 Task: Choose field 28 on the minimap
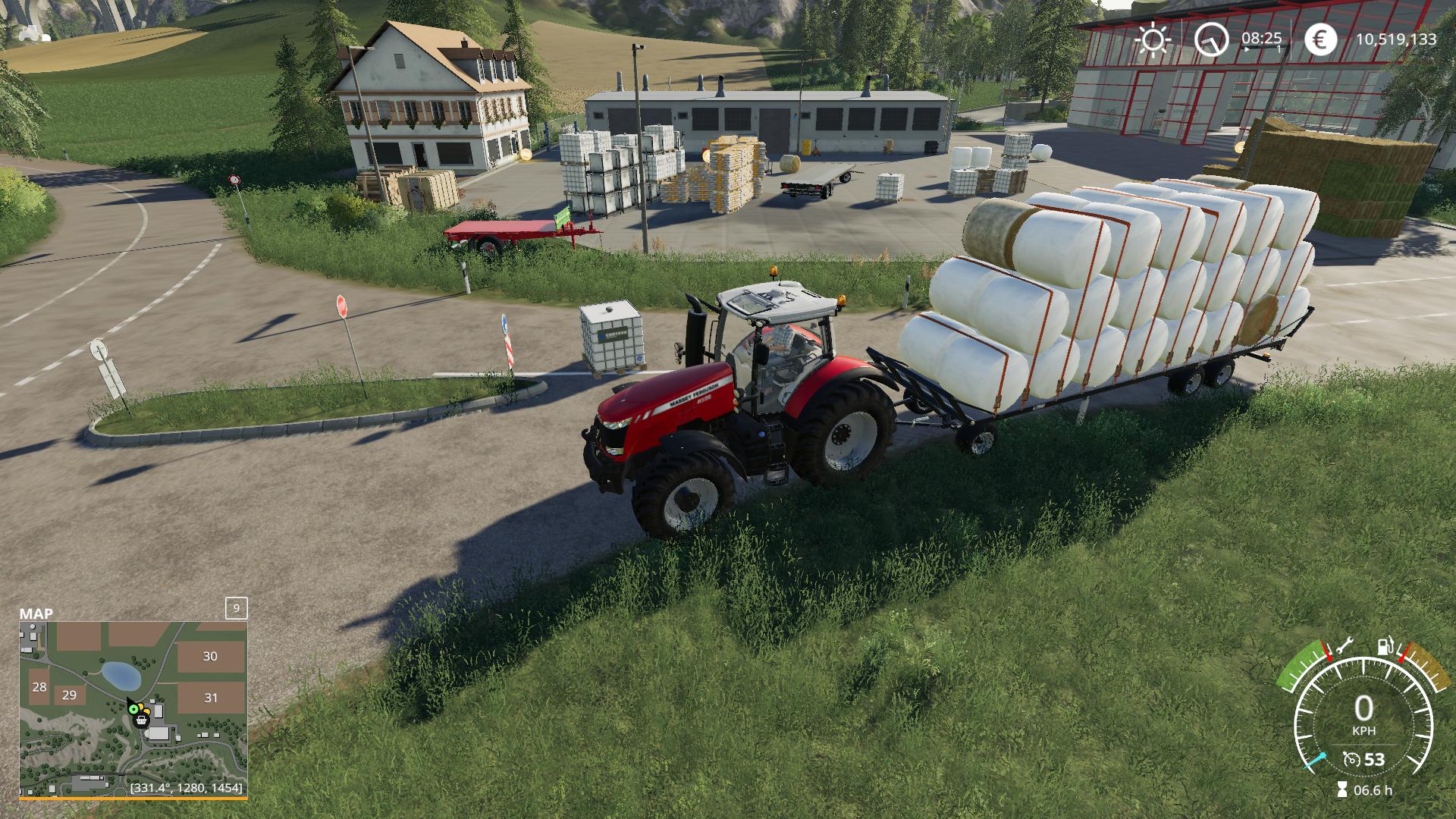tap(39, 687)
